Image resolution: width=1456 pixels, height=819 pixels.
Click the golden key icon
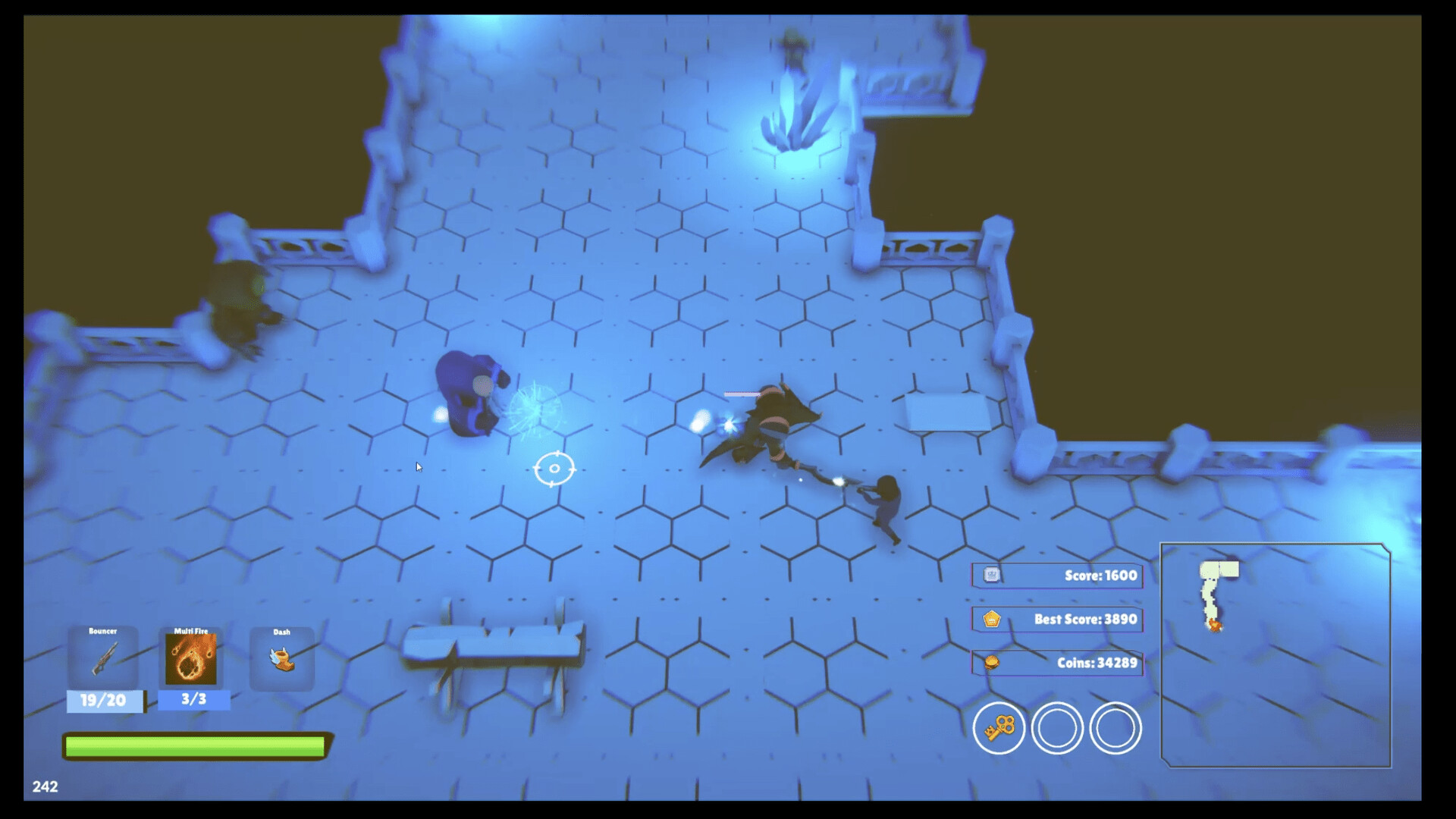(999, 727)
